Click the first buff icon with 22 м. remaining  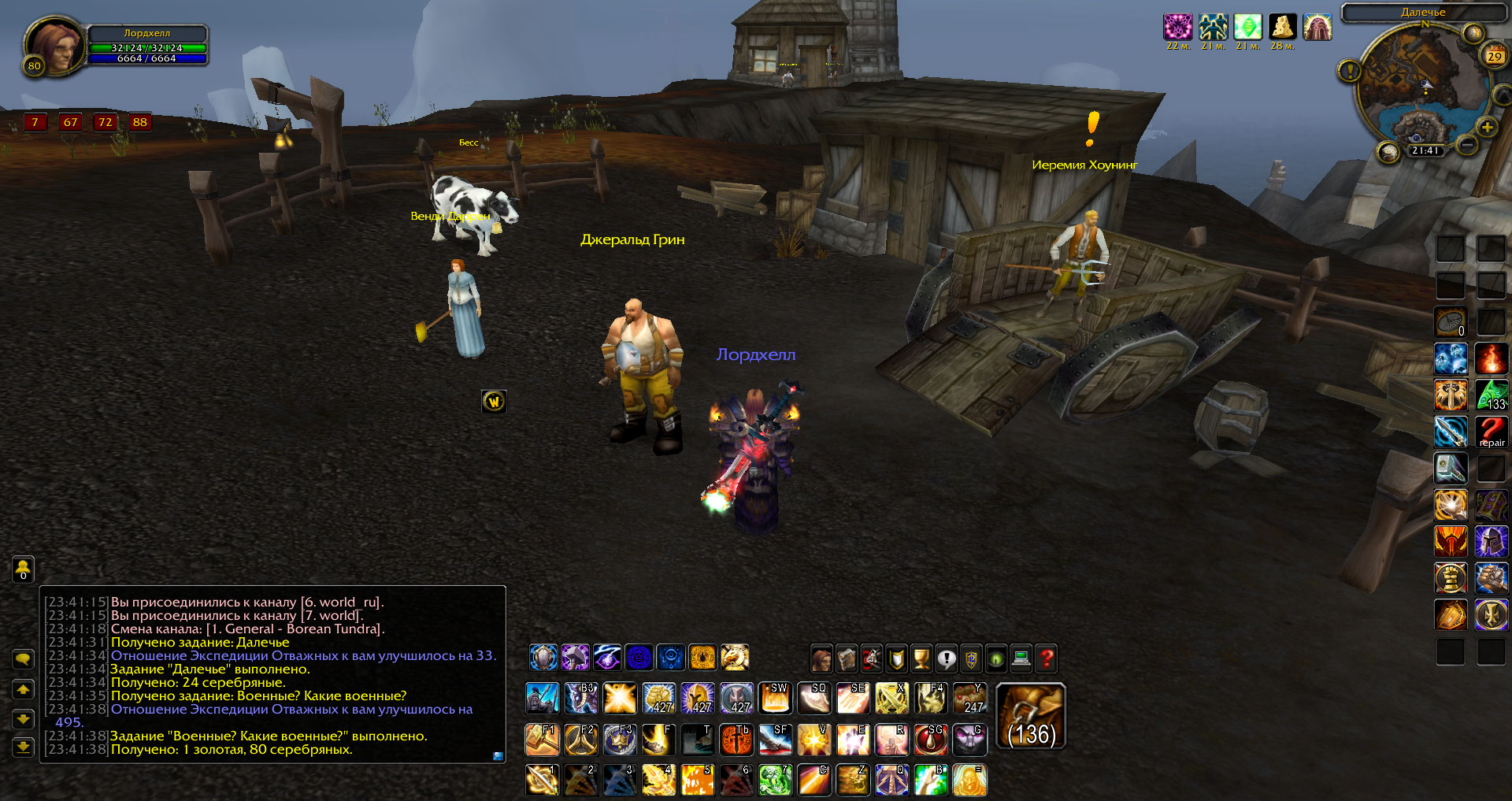pos(1177,28)
